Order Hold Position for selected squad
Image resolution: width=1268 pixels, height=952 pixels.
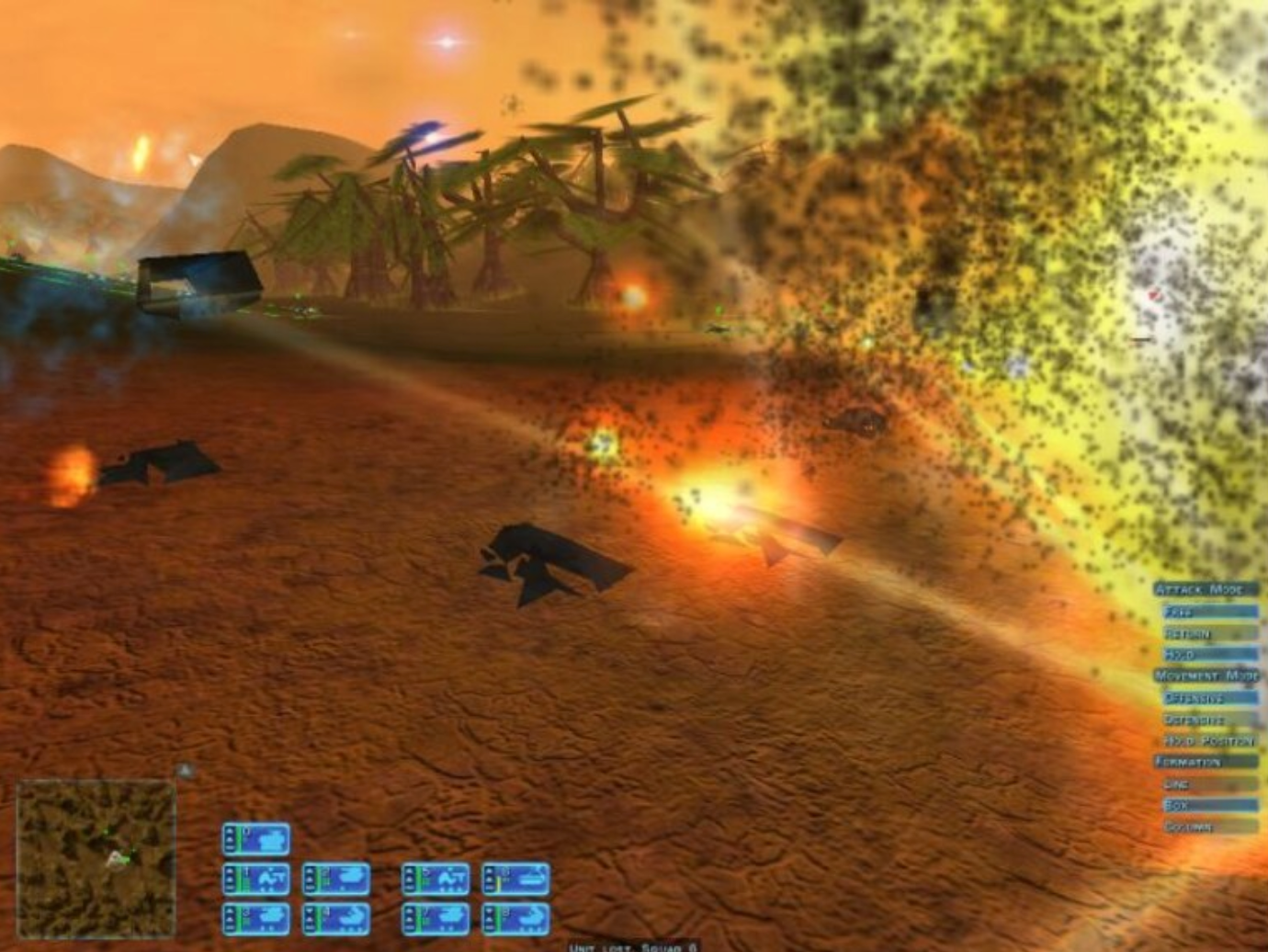tap(1208, 740)
